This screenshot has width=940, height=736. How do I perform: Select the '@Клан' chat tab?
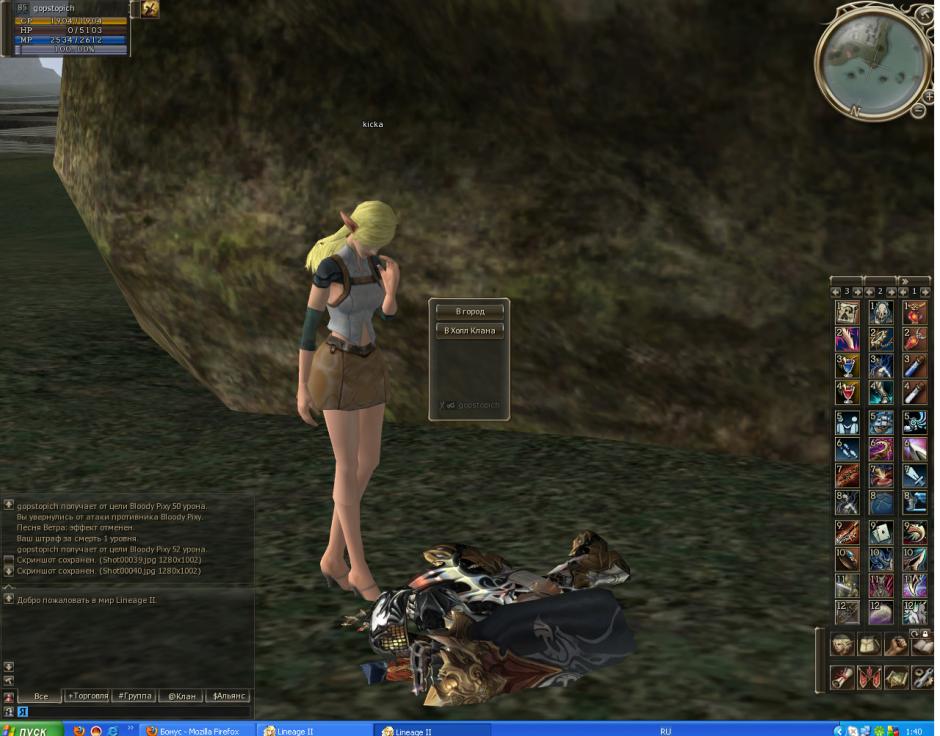coord(181,695)
